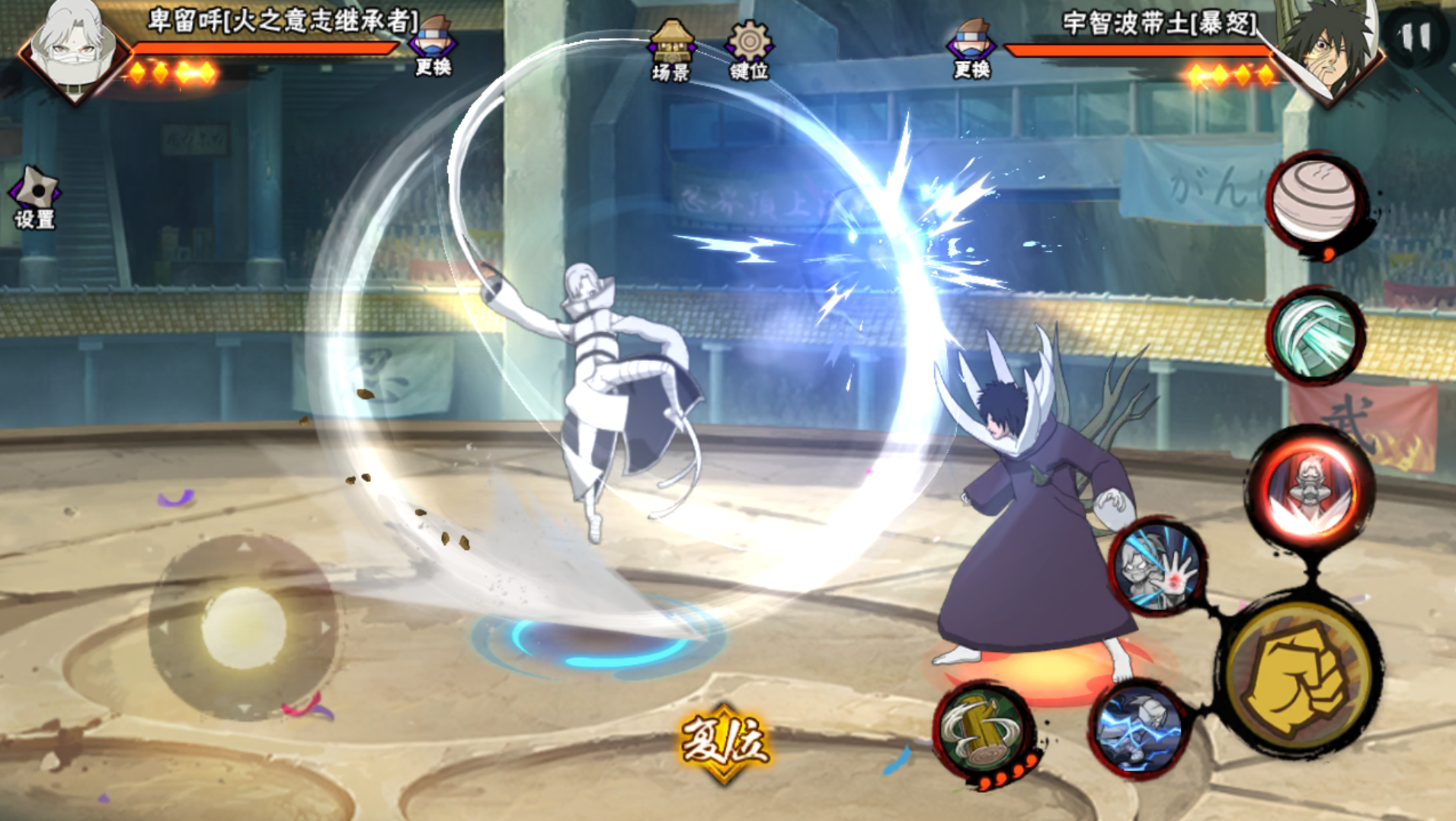Activate the green whirlwind slash ability
Image resolution: width=1456 pixels, height=821 pixels.
[1315, 335]
